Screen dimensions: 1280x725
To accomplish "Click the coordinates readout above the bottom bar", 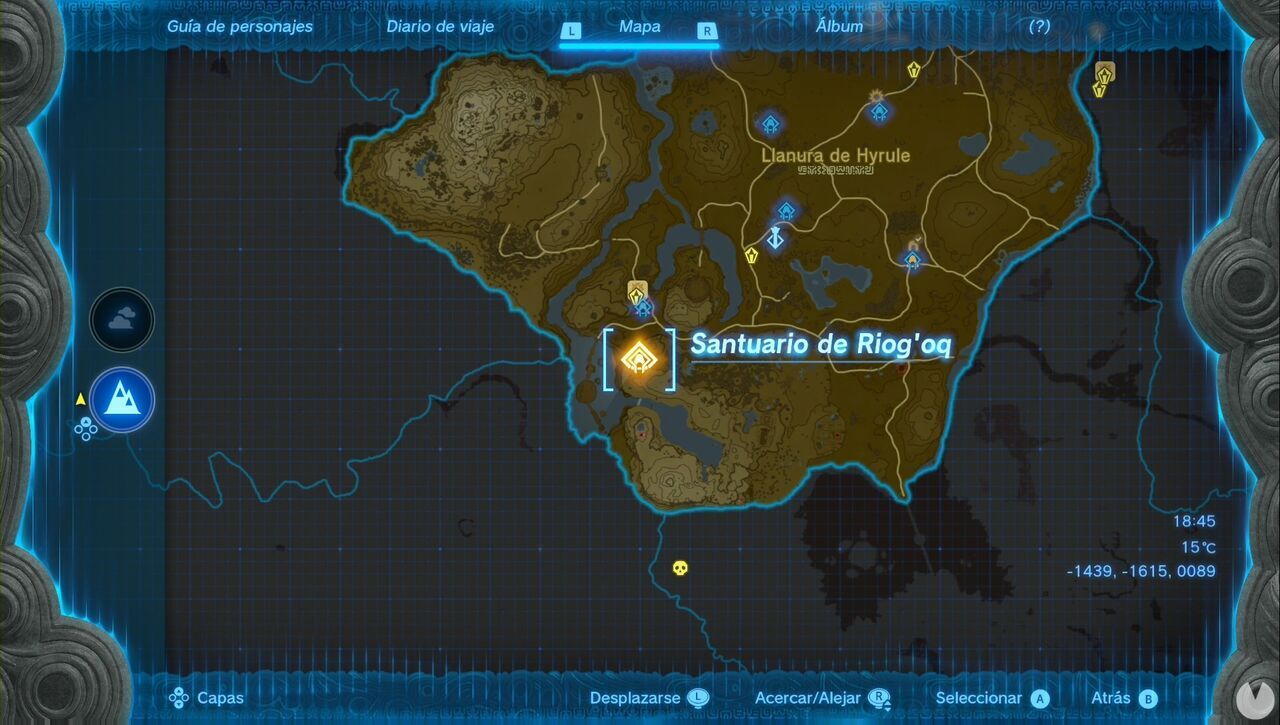I will (1141, 571).
